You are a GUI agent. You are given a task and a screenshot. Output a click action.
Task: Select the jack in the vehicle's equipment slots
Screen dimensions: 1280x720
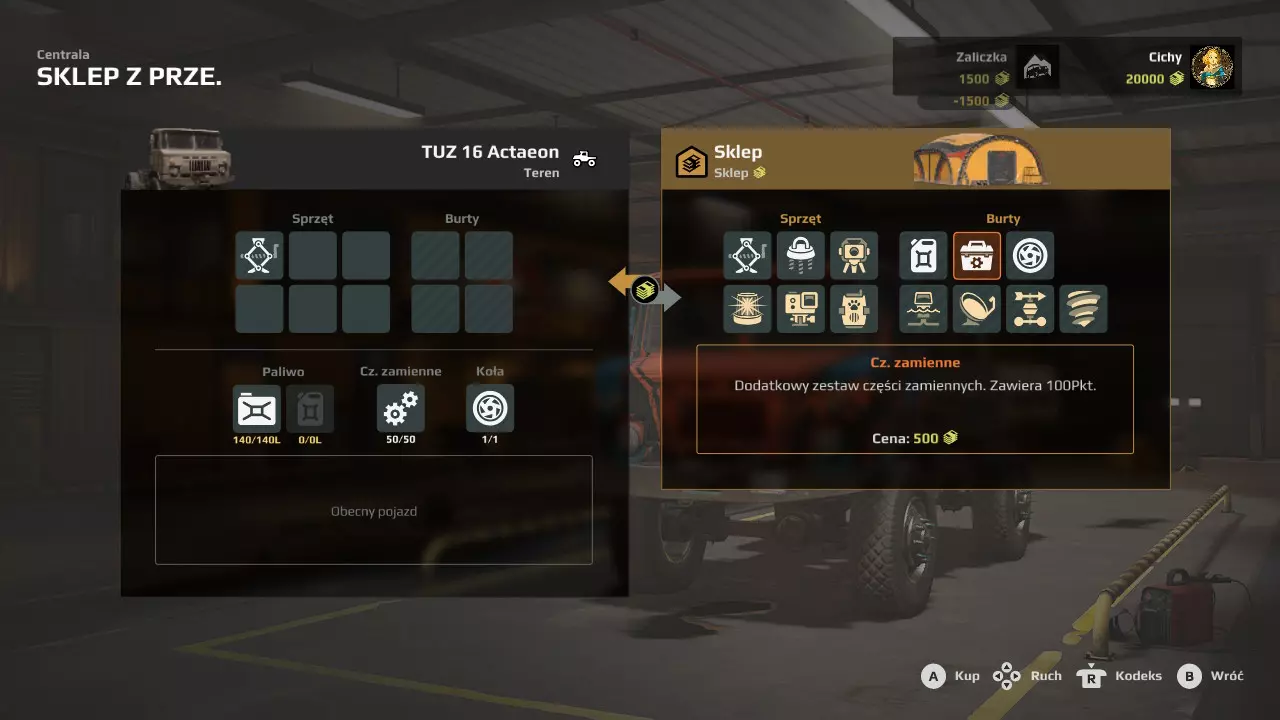(259, 256)
